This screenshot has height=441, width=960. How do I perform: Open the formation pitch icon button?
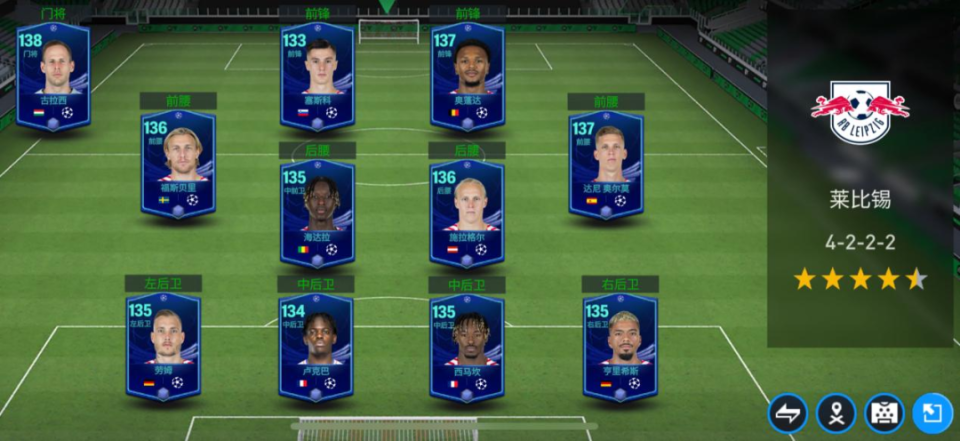(x=884, y=413)
